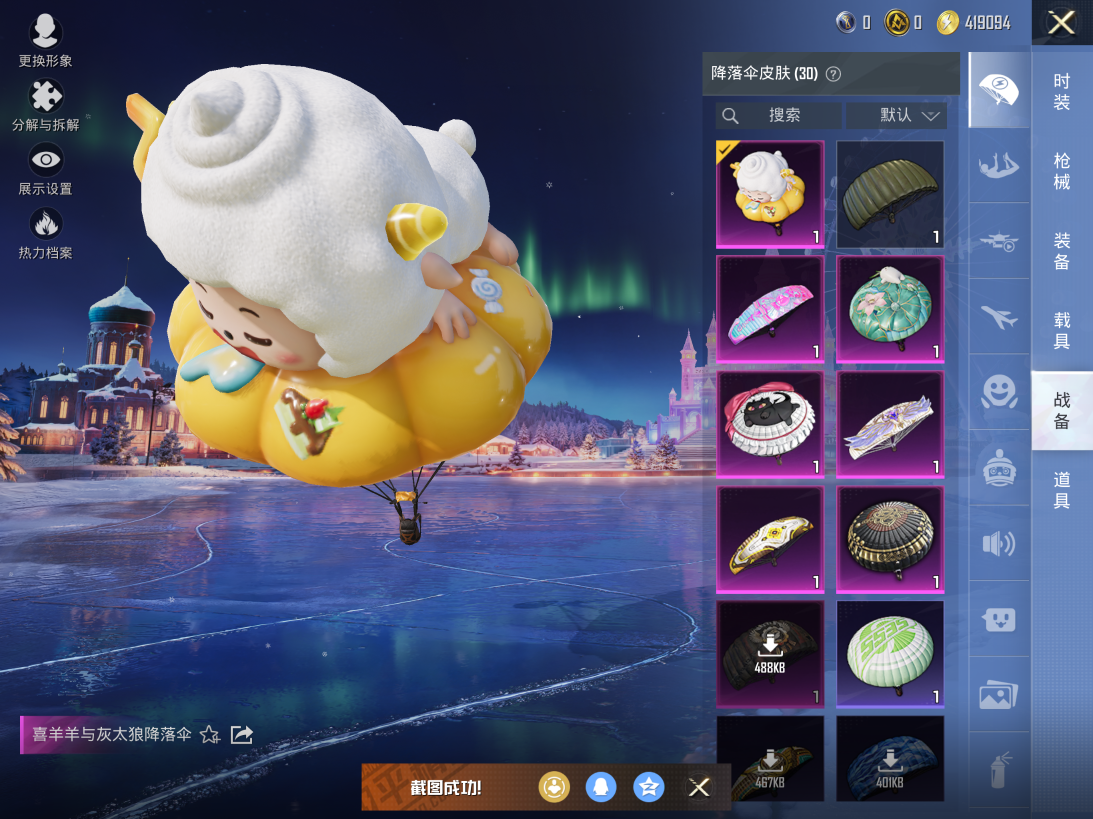Viewport: 1093px width, 819px height.
Task: Open 分解与拆解 disassemble puzzle icon
Action: click(46, 104)
